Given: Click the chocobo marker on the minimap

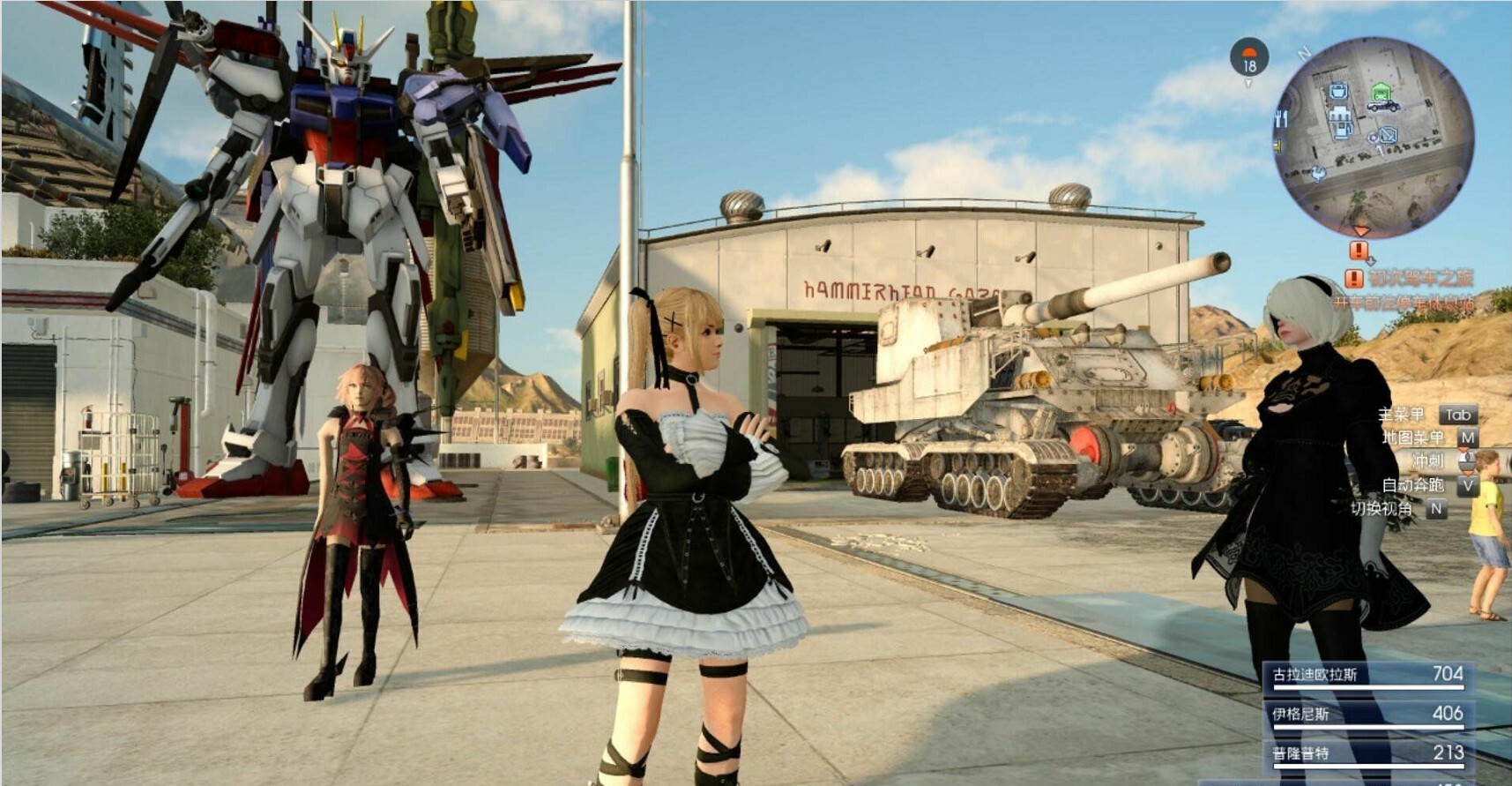Looking at the screenshot, I should [x=1318, y=173].
